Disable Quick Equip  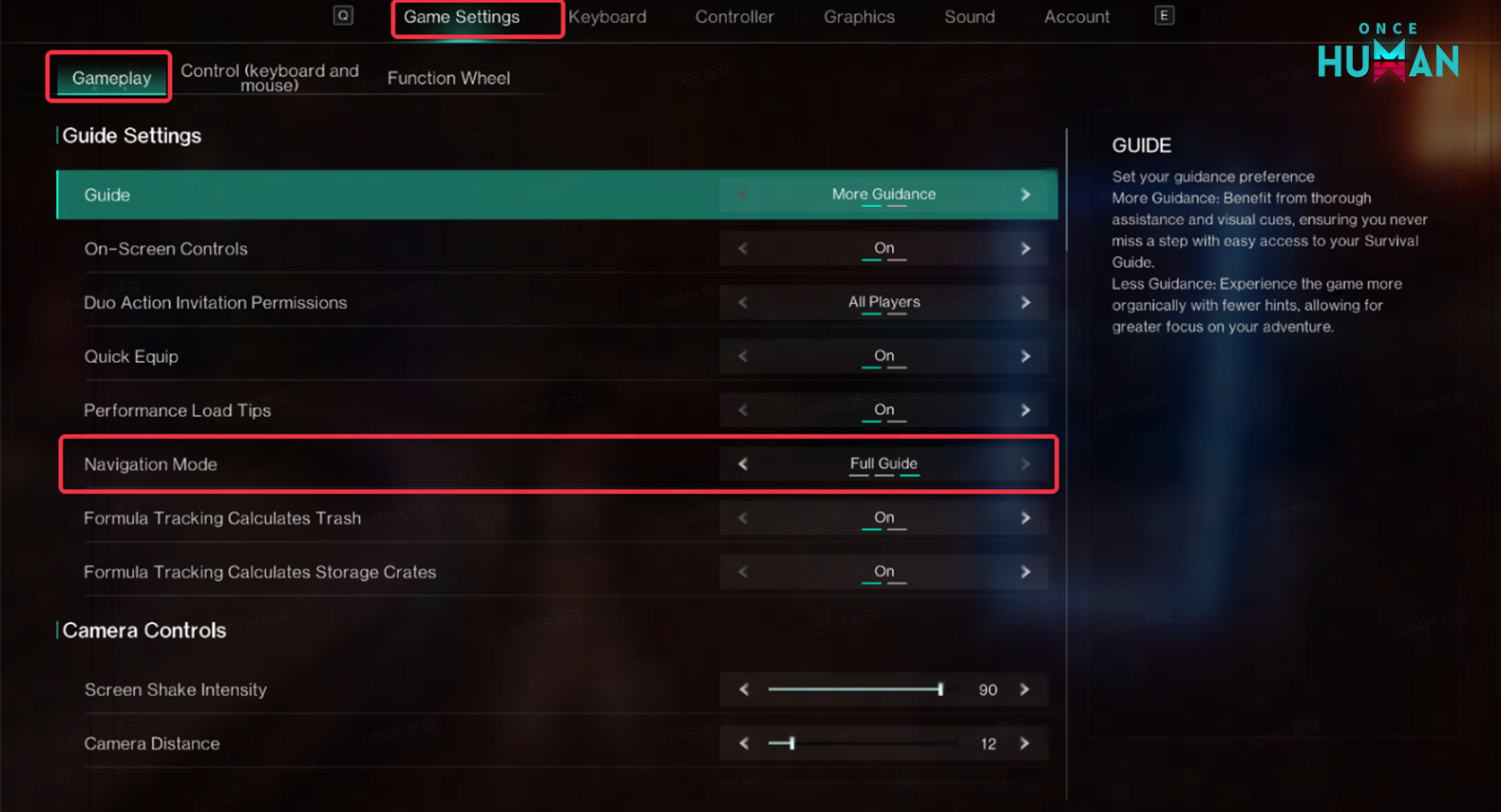click(x=1025, y=356)
